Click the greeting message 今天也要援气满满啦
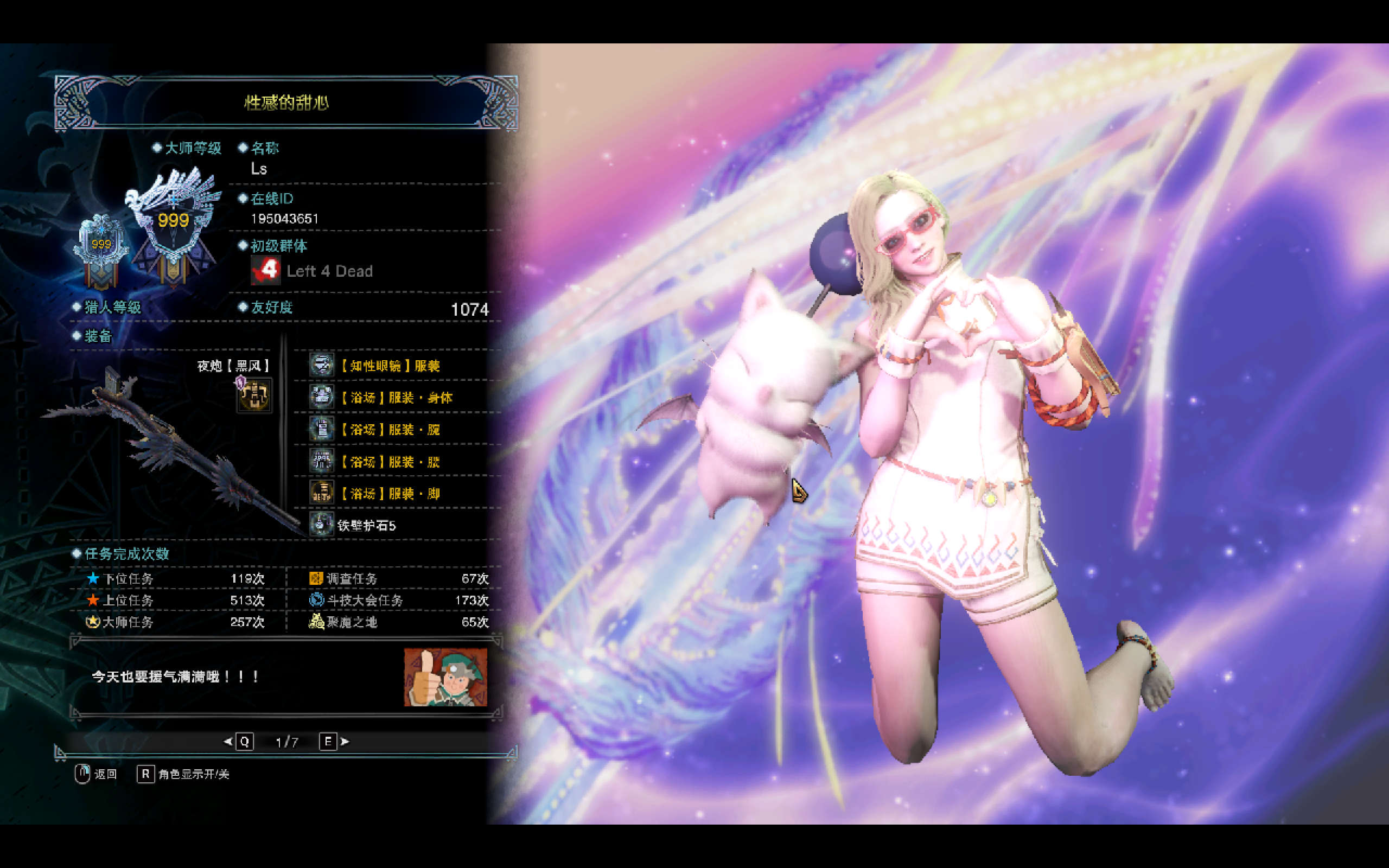Screen dimensions: 1389x868 coord(176,677)
